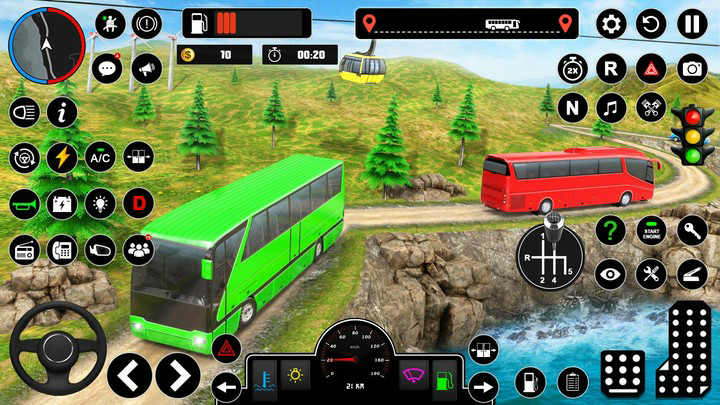Toggle the A/C button
The width and height of the screenshot is (720, 405).
coord(99,158)
